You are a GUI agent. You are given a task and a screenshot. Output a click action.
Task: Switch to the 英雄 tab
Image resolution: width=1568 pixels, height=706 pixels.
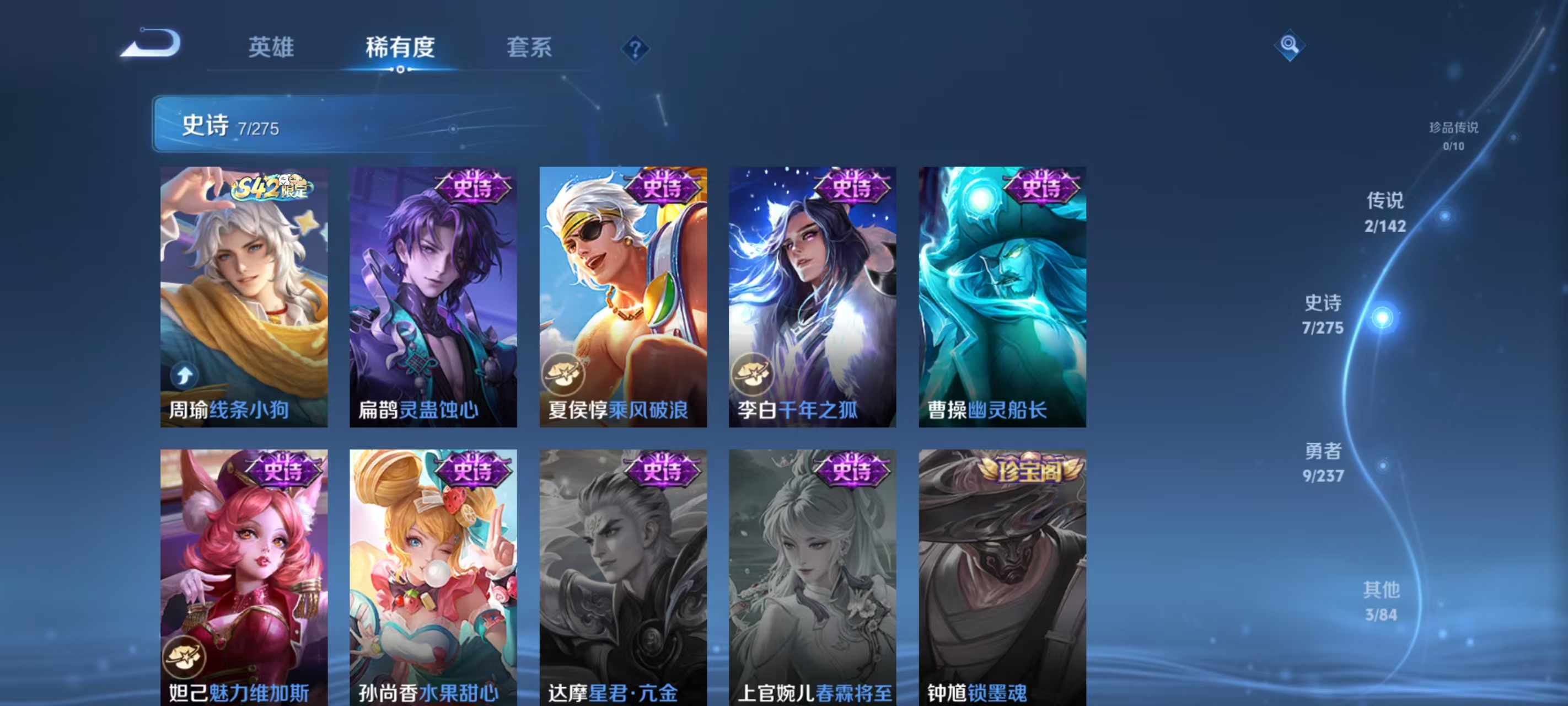pos(270,49)
